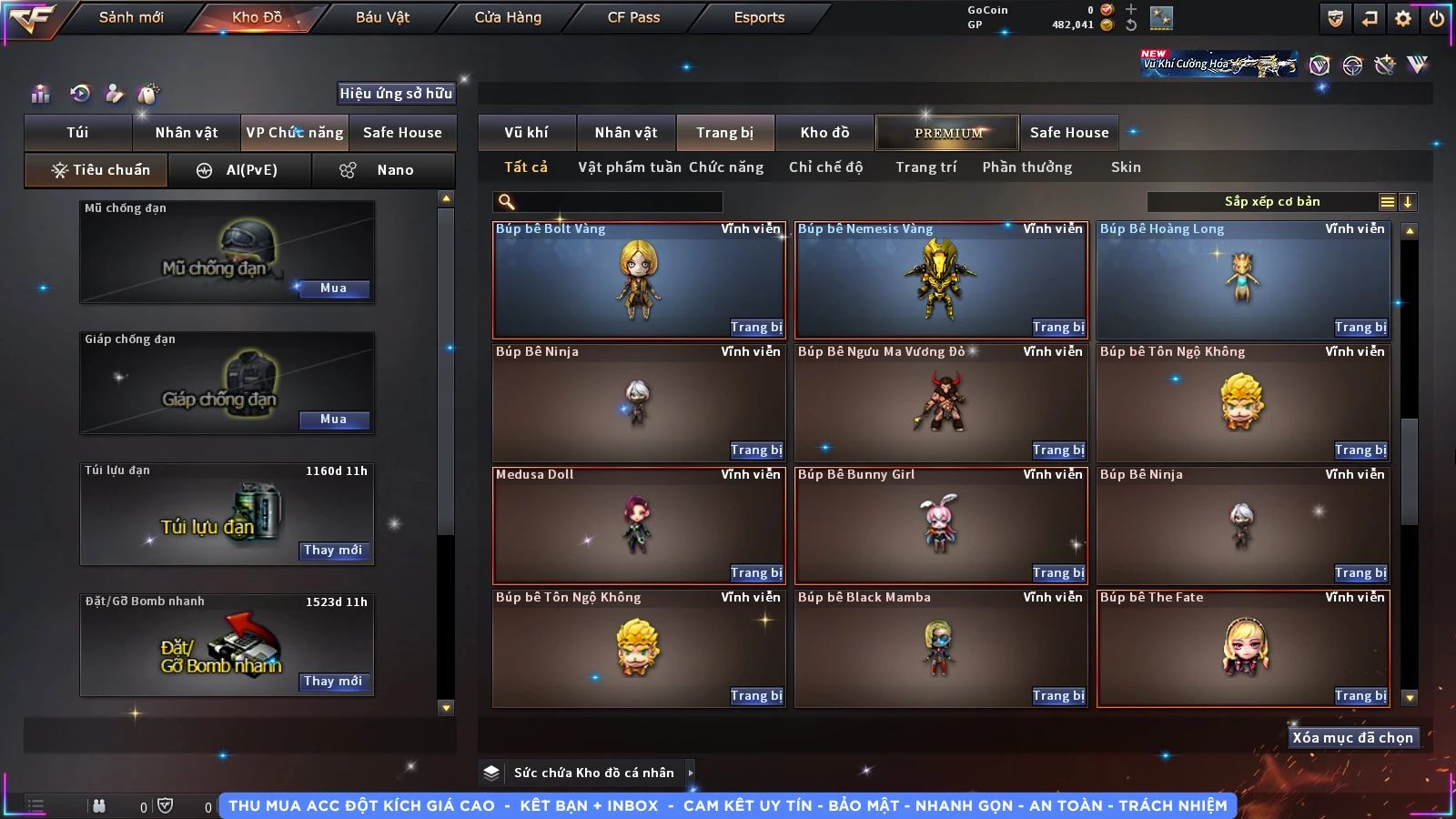Equip Búp bê Bolt Vàng doll

[x=755, y=328]
